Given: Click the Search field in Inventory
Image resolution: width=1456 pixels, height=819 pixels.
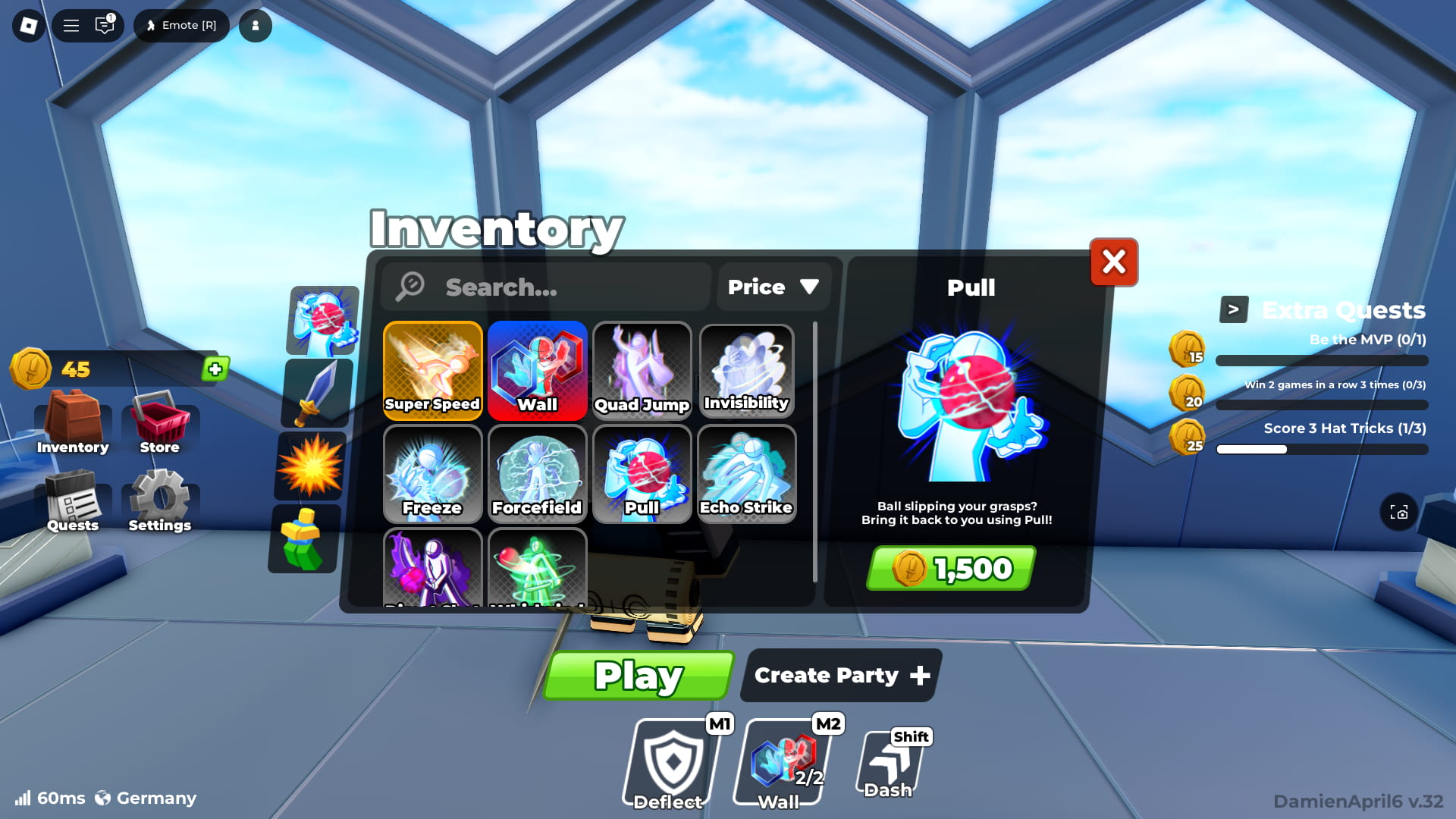Looking at the screenshot, I should click(544, 287).
